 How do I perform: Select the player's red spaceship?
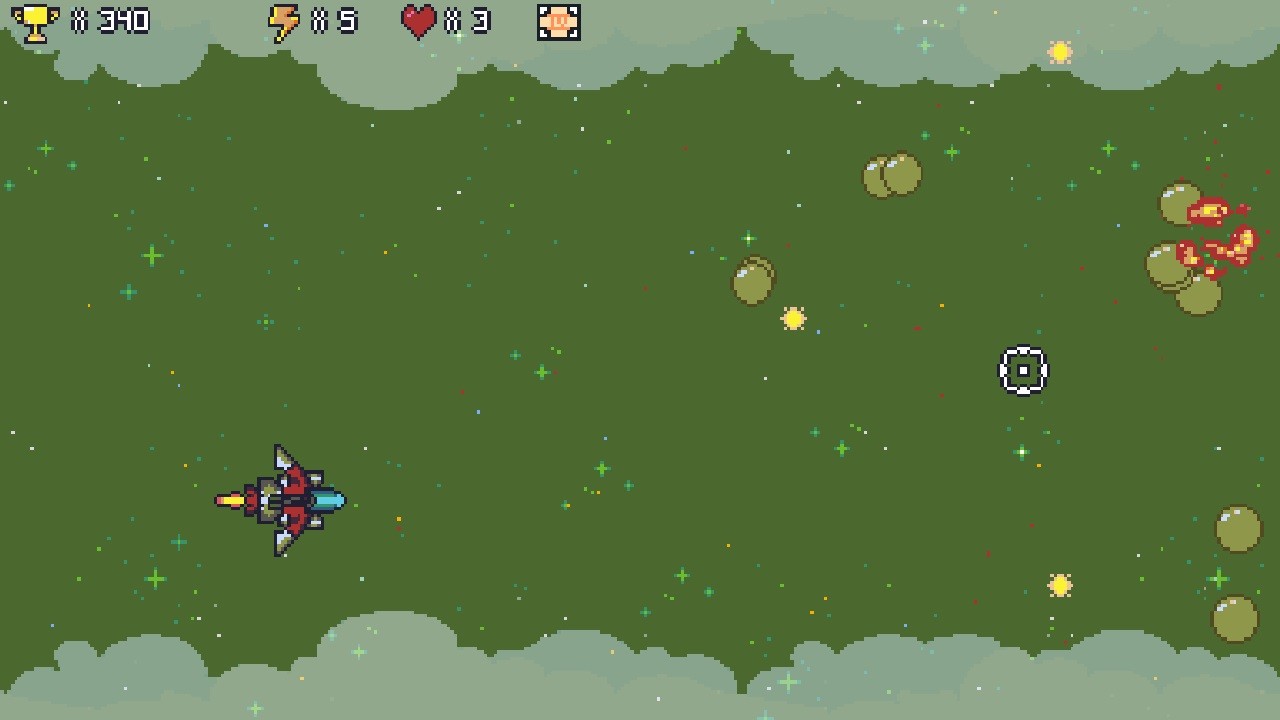290,500
